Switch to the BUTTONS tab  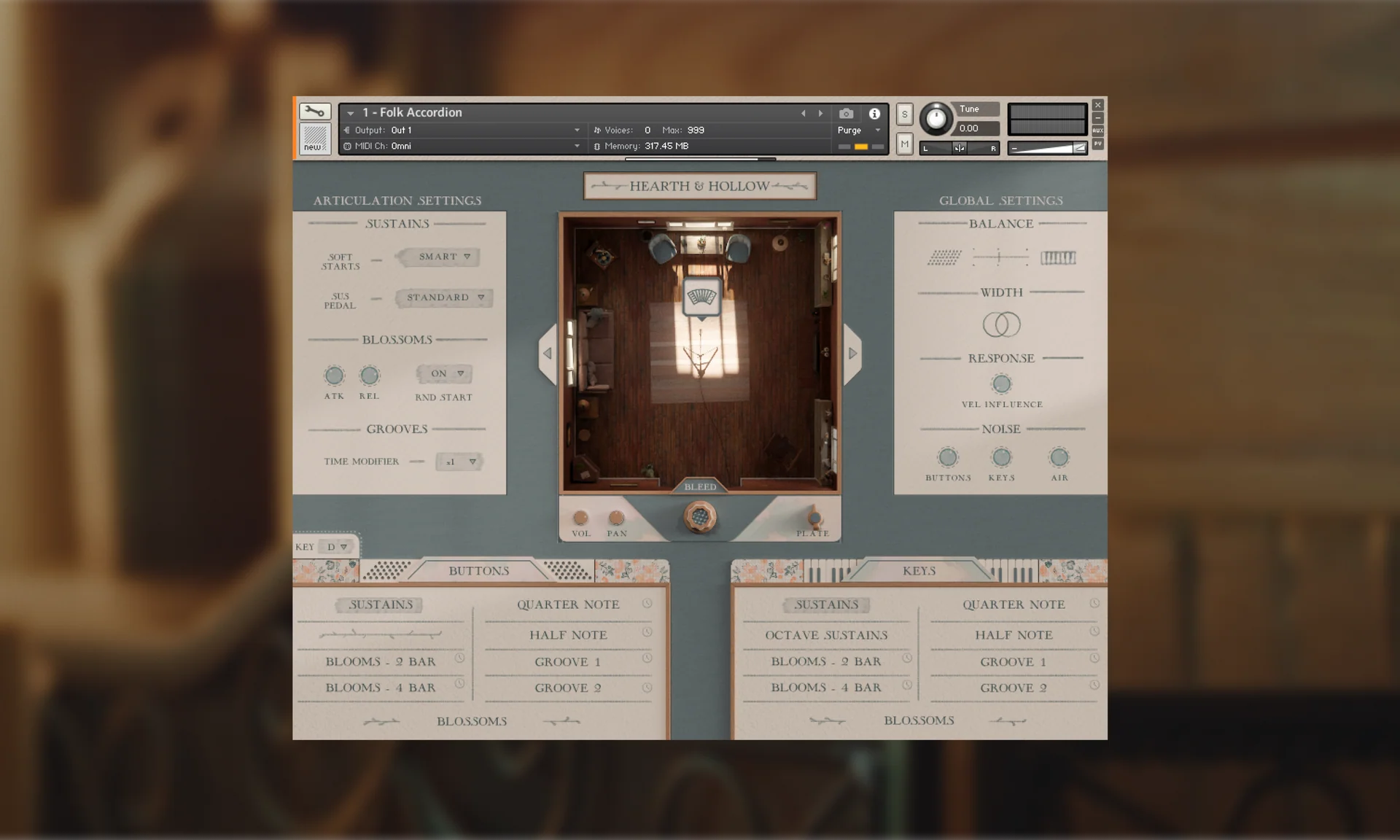click(x=479, y=571)
